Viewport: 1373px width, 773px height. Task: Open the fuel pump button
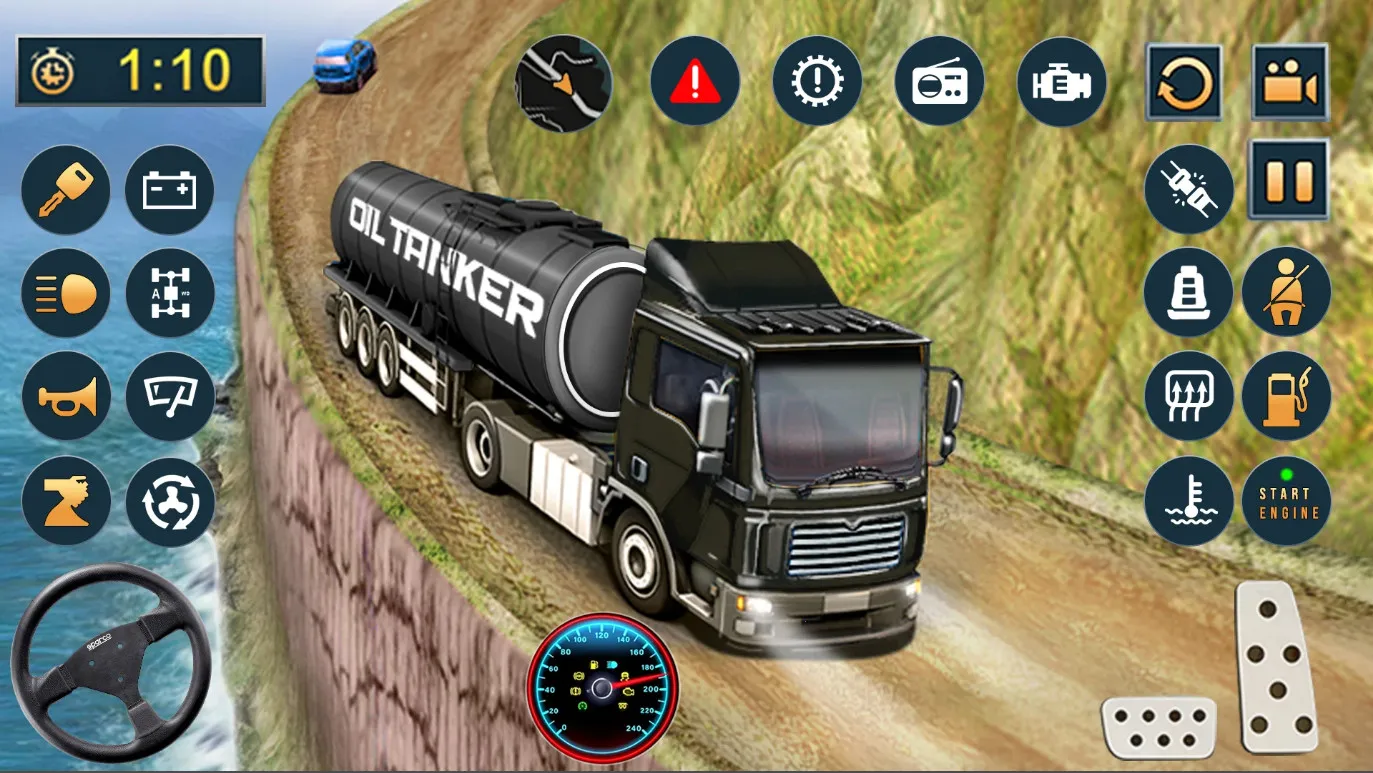1286,396
